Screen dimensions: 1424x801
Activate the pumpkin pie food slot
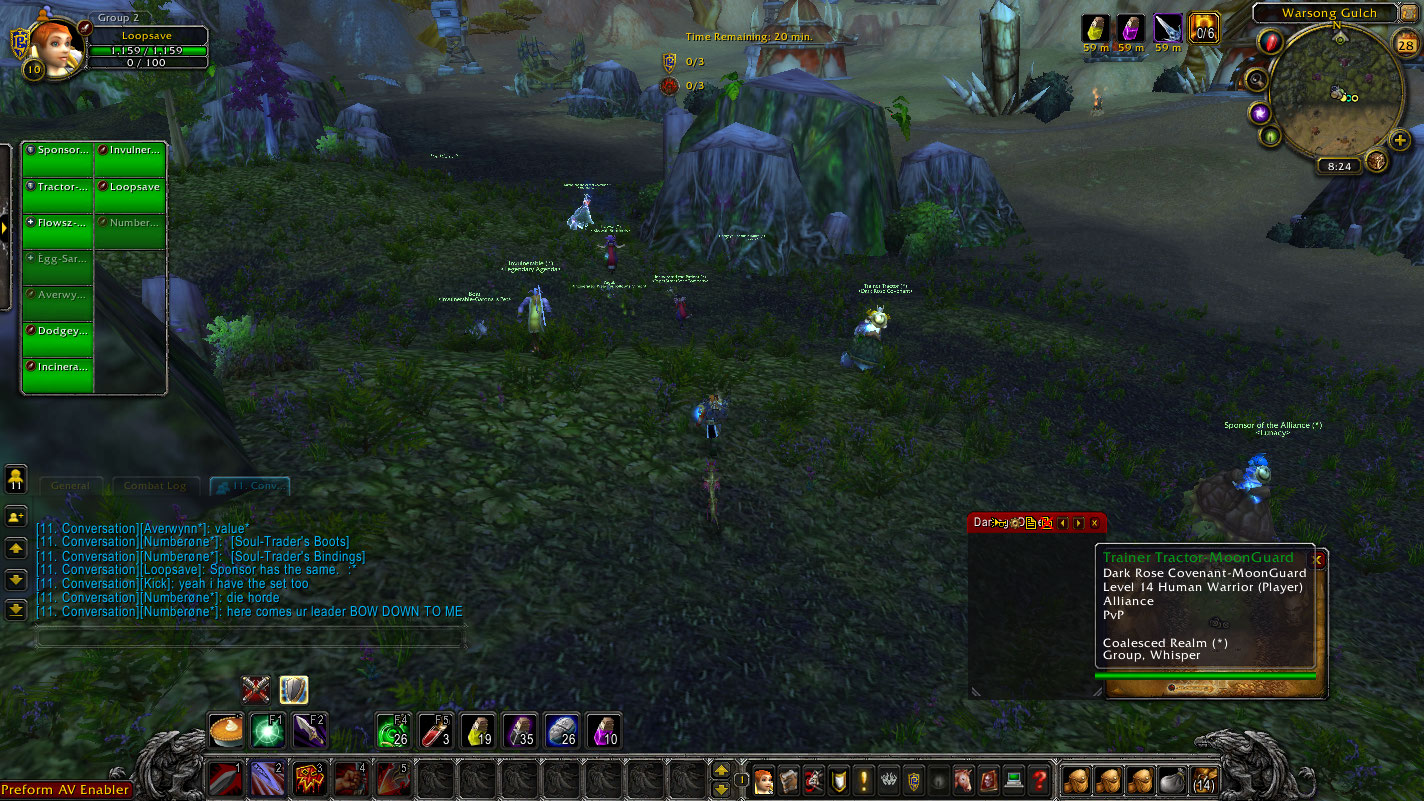(225, 730)
